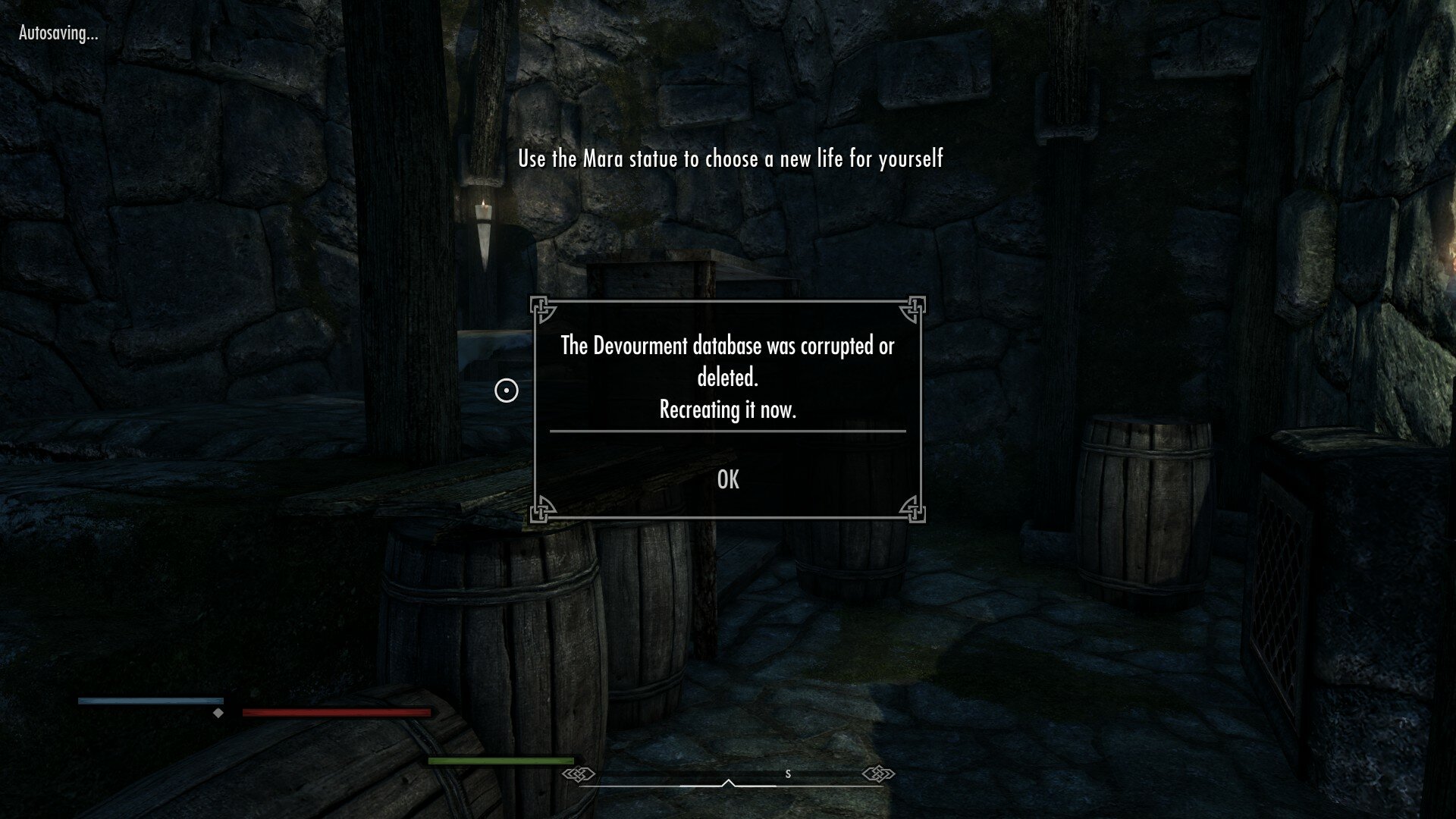Viewport: 1456px width, 819px height.
Task: Click the knotwork ornament on the dialog's top-right corner
Action: click(x=911, y=308)
